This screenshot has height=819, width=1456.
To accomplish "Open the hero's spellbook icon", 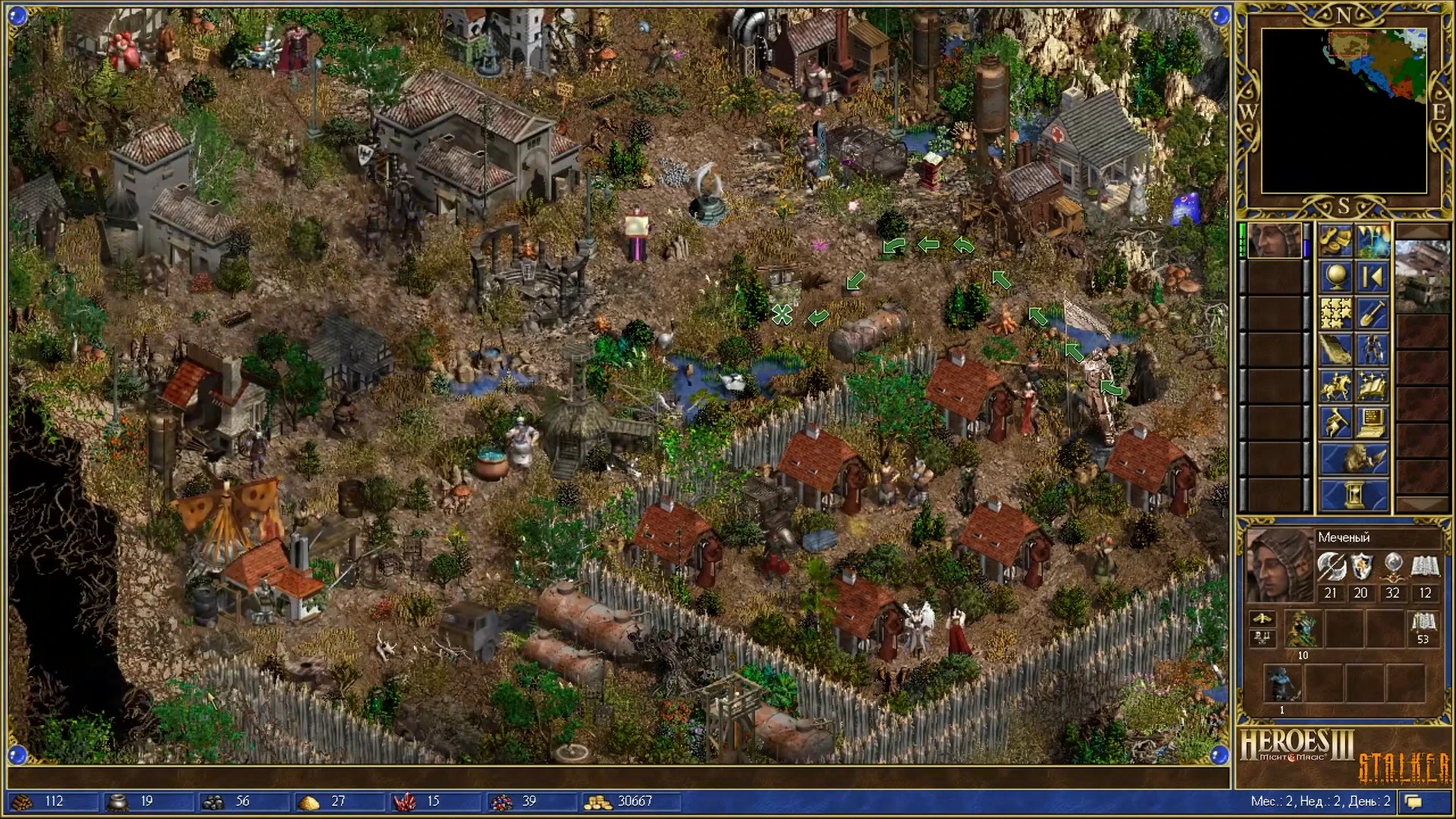I will pyautogui.click(x=1371, y=384).
